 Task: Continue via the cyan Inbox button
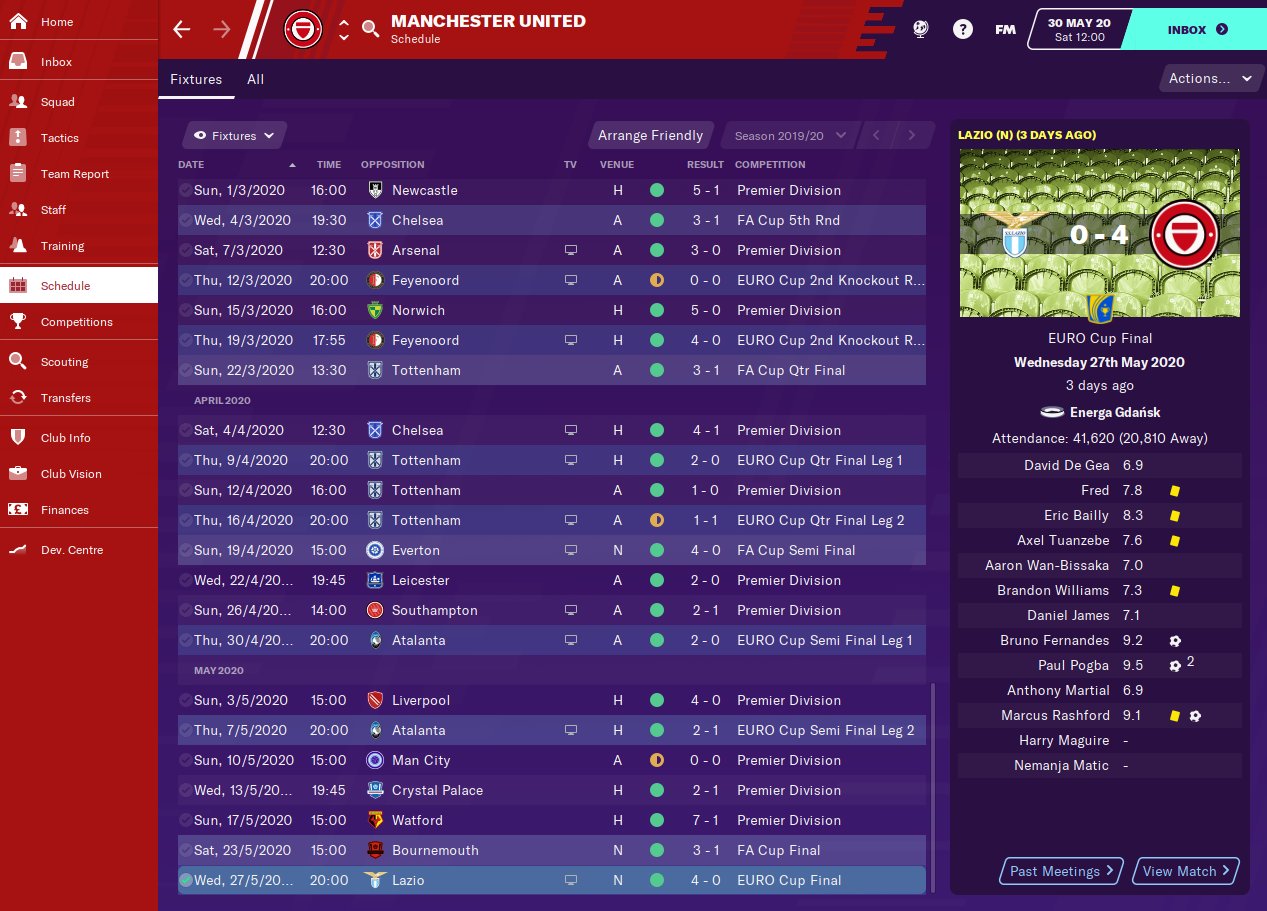(x=1197, y=30)
